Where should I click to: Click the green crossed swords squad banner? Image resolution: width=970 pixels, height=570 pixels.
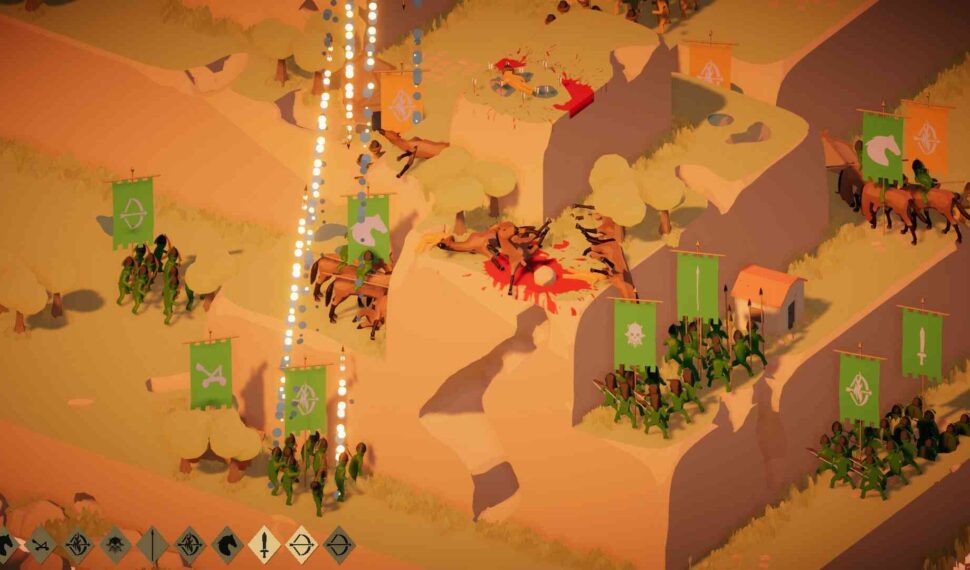tap(211, 374)
